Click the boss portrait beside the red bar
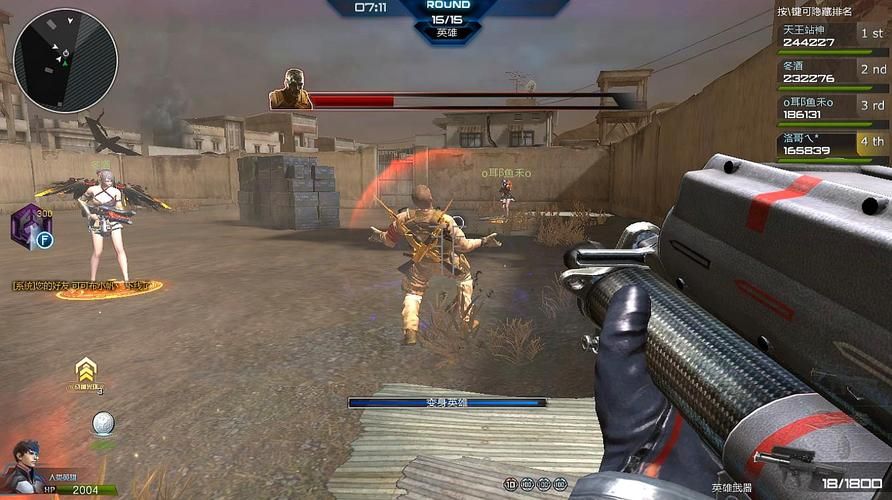Viewport: 892px width, 500px height. 291,90
